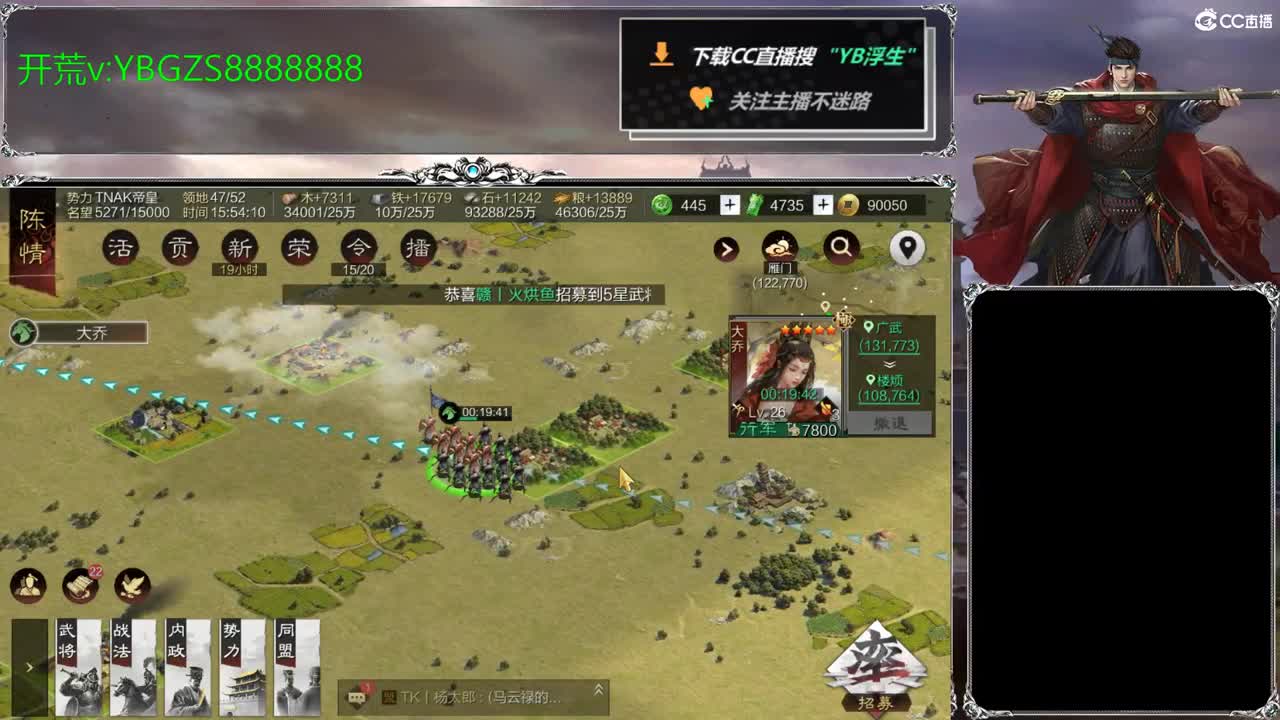1280x720 pixels.
Task: Open the 贡 tribute icon
Action: tap(180, 247)
